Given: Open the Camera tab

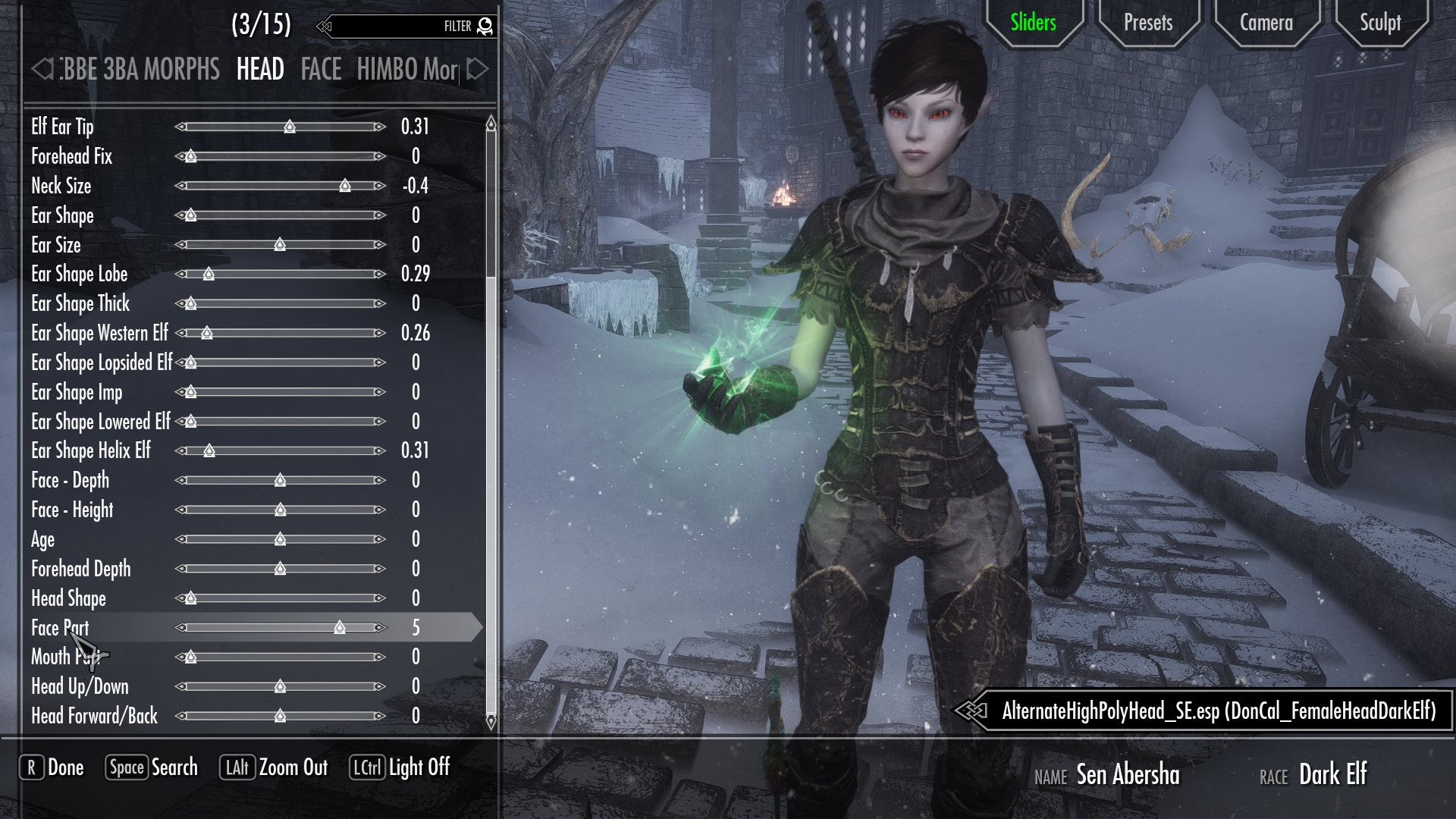Looking at the screenshot, I should click(x=1266, y=23).
